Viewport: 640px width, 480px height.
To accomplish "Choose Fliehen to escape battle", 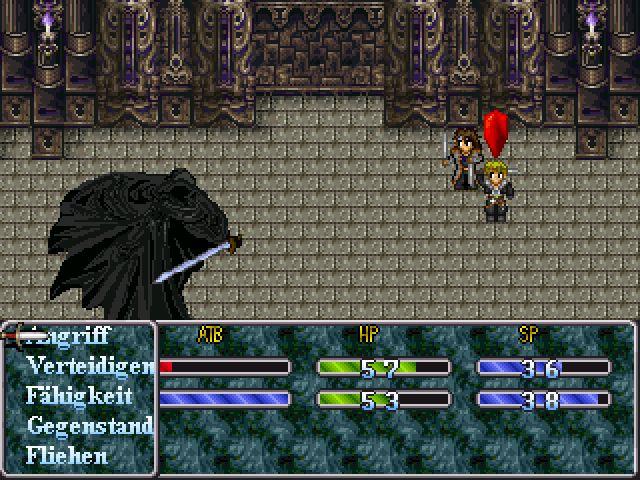I will tap(67, 456).
